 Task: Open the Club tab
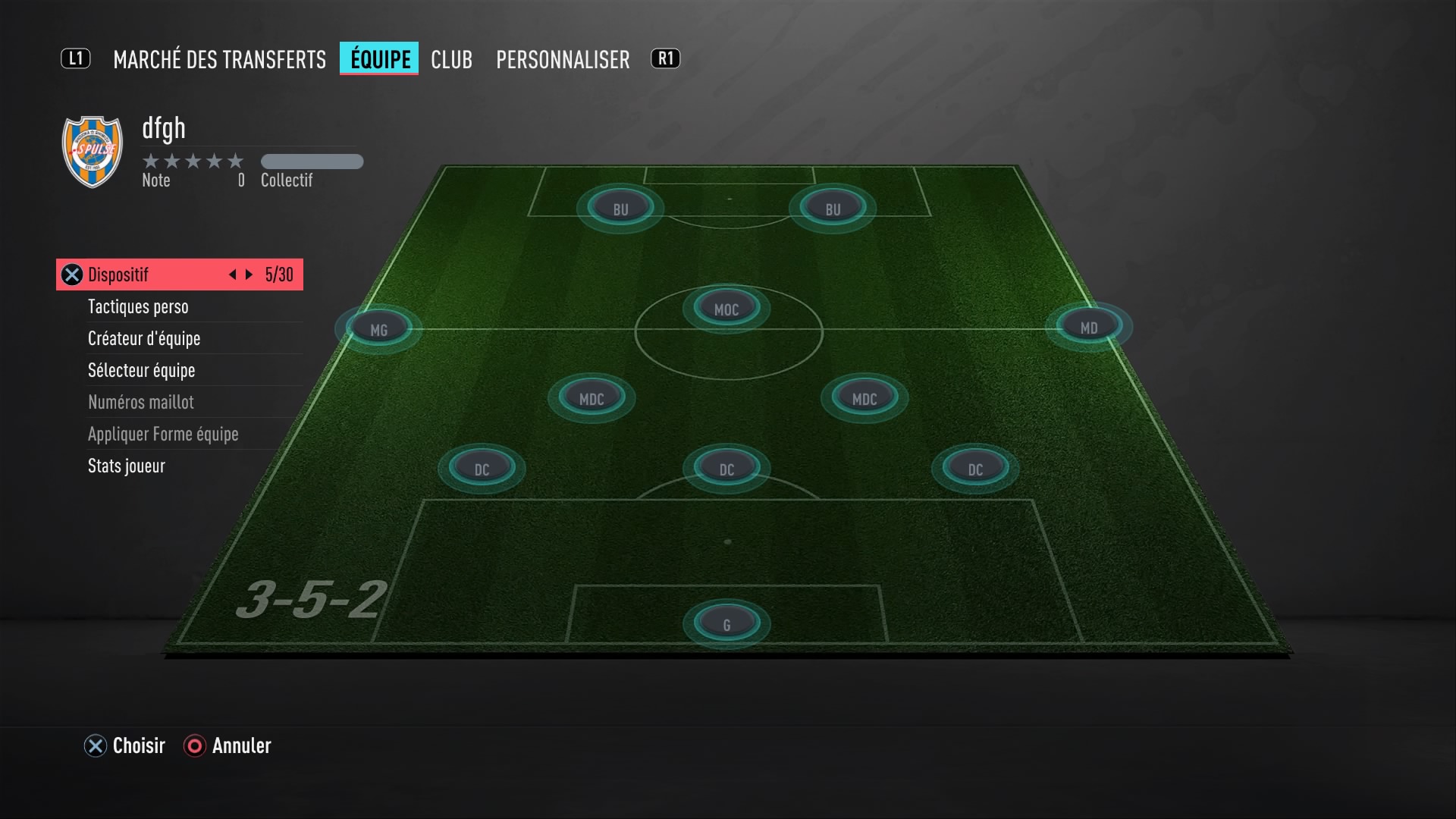(x=451, y=59)
